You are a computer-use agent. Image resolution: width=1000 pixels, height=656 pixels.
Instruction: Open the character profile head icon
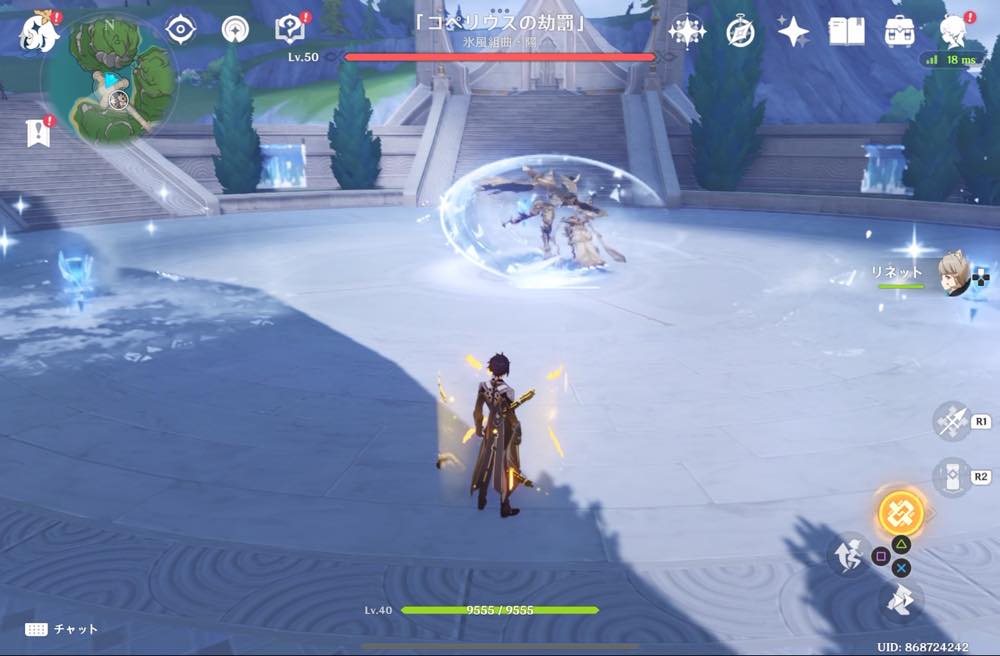tap(953, 30)
